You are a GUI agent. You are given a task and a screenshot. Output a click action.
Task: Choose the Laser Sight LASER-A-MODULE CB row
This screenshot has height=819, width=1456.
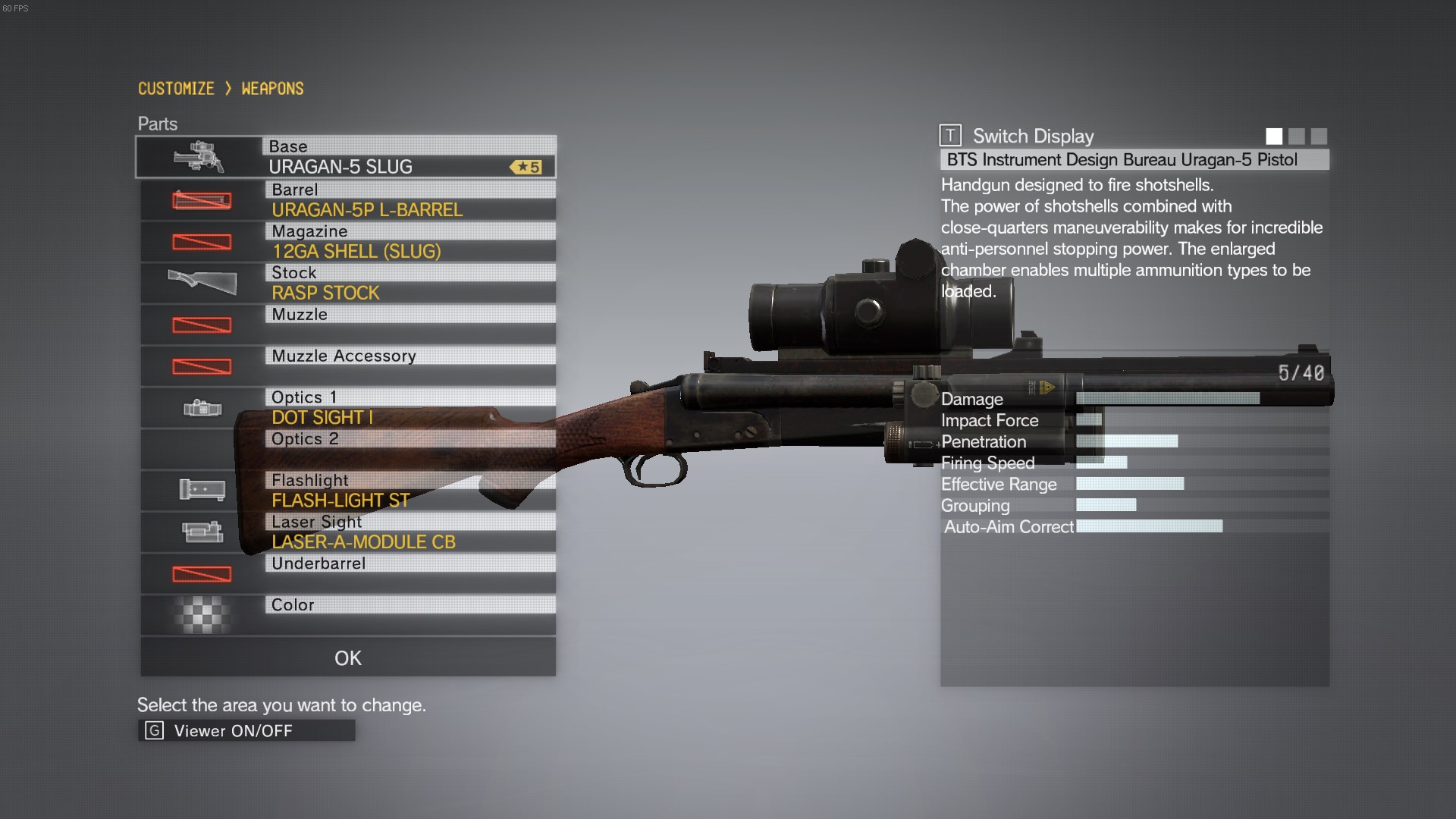(x=347, y=532)
